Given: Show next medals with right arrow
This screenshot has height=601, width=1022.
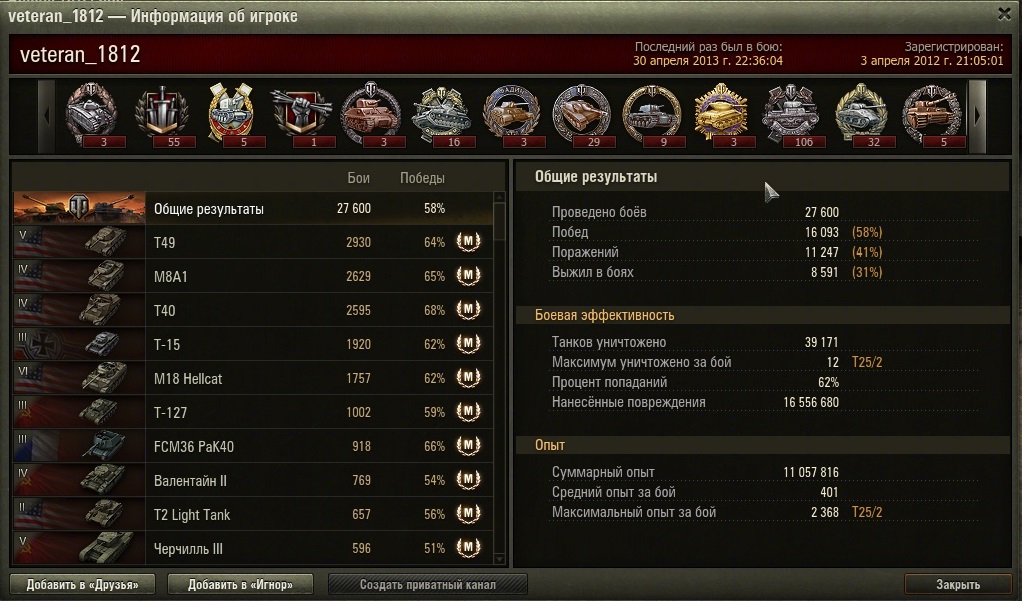Looking at the screenshot, I should [977, 115].
